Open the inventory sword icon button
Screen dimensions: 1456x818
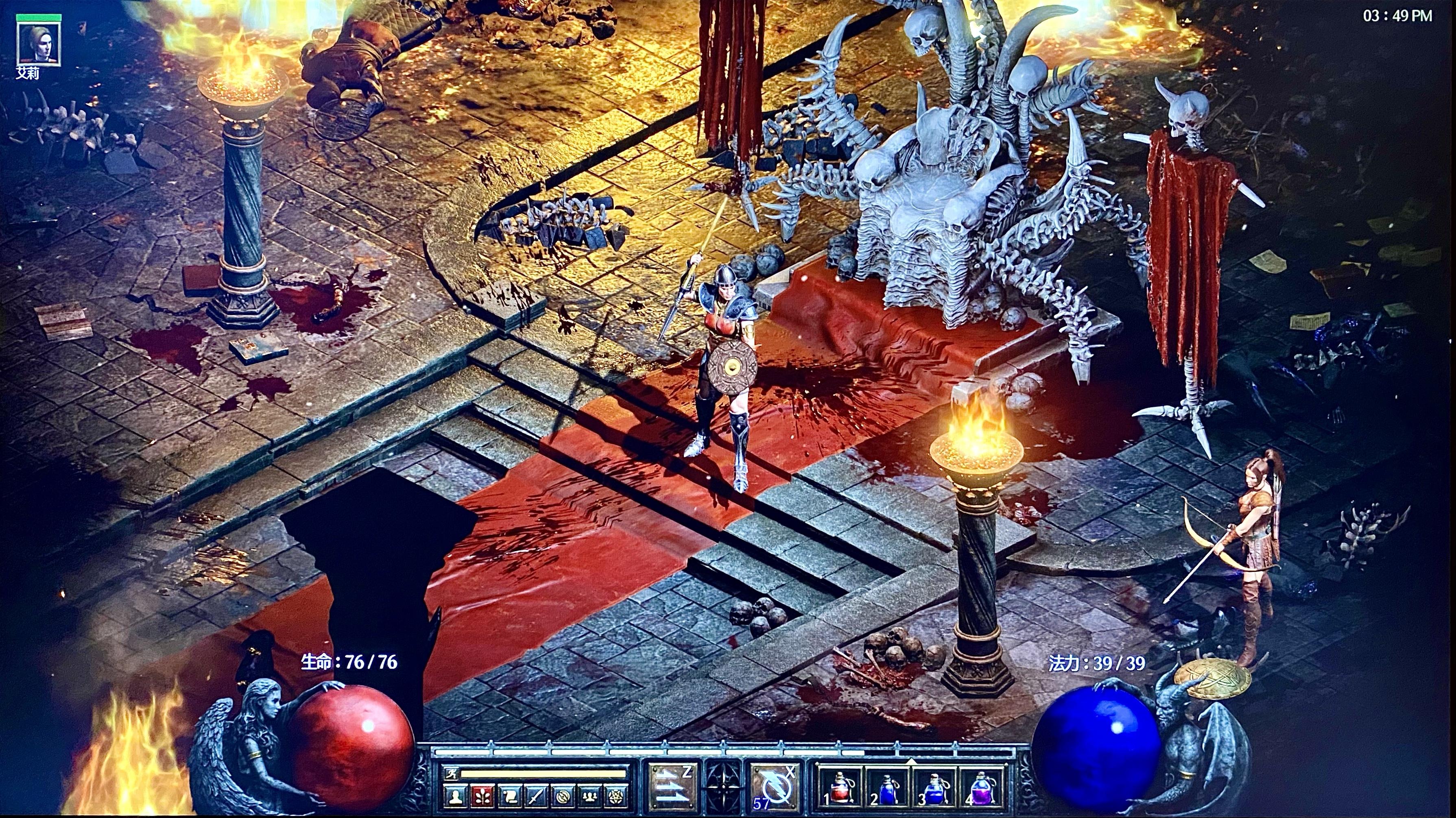tap(536, 797)
